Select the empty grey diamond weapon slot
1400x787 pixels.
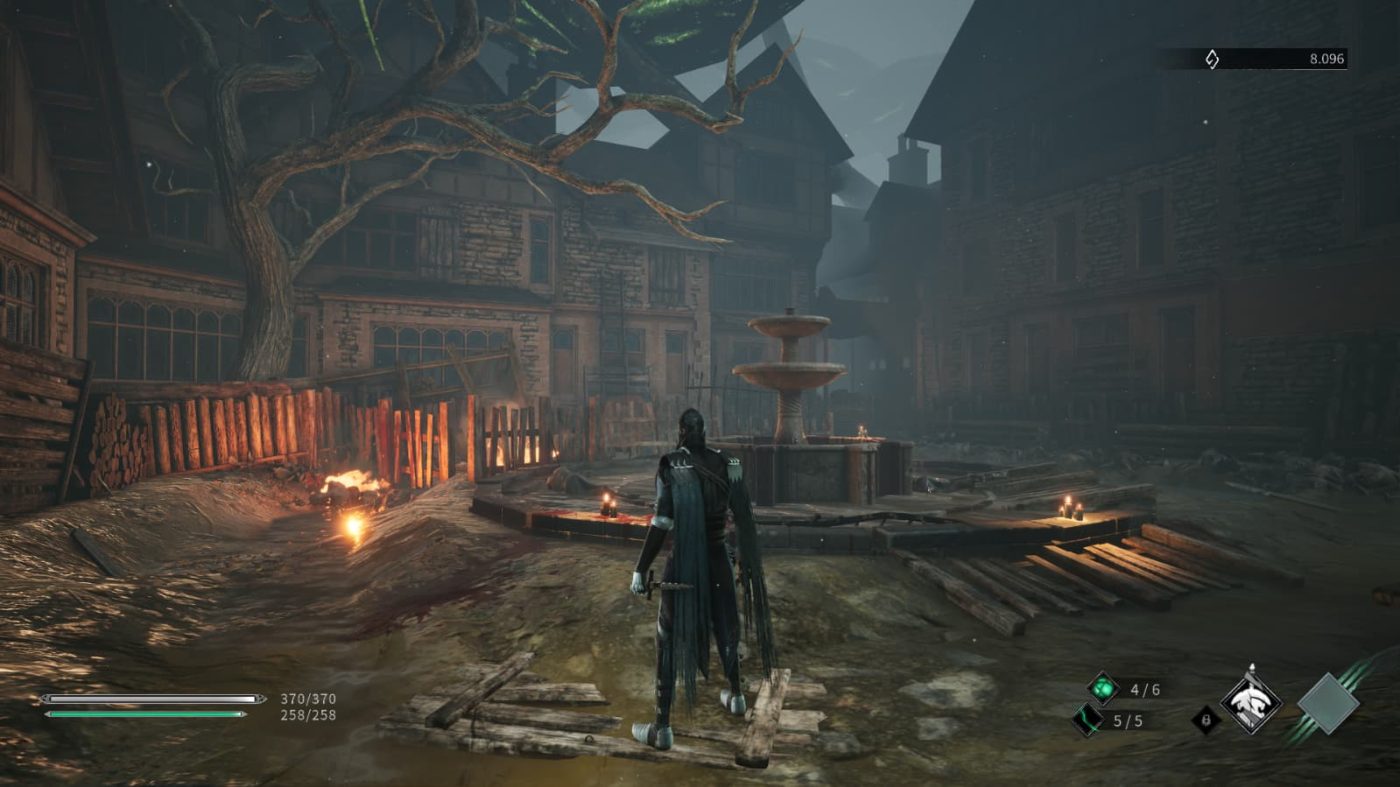(x=1327, y=704)
